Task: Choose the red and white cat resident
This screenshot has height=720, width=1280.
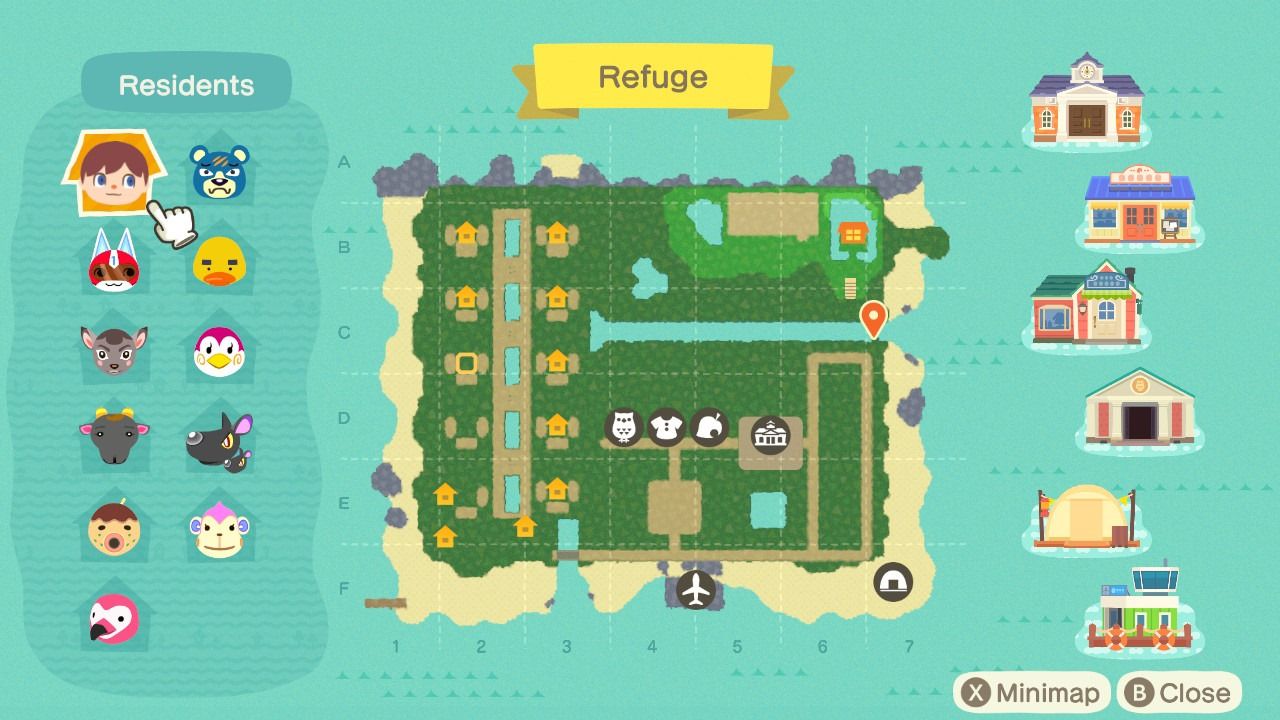Action: (x=113, y=260)
